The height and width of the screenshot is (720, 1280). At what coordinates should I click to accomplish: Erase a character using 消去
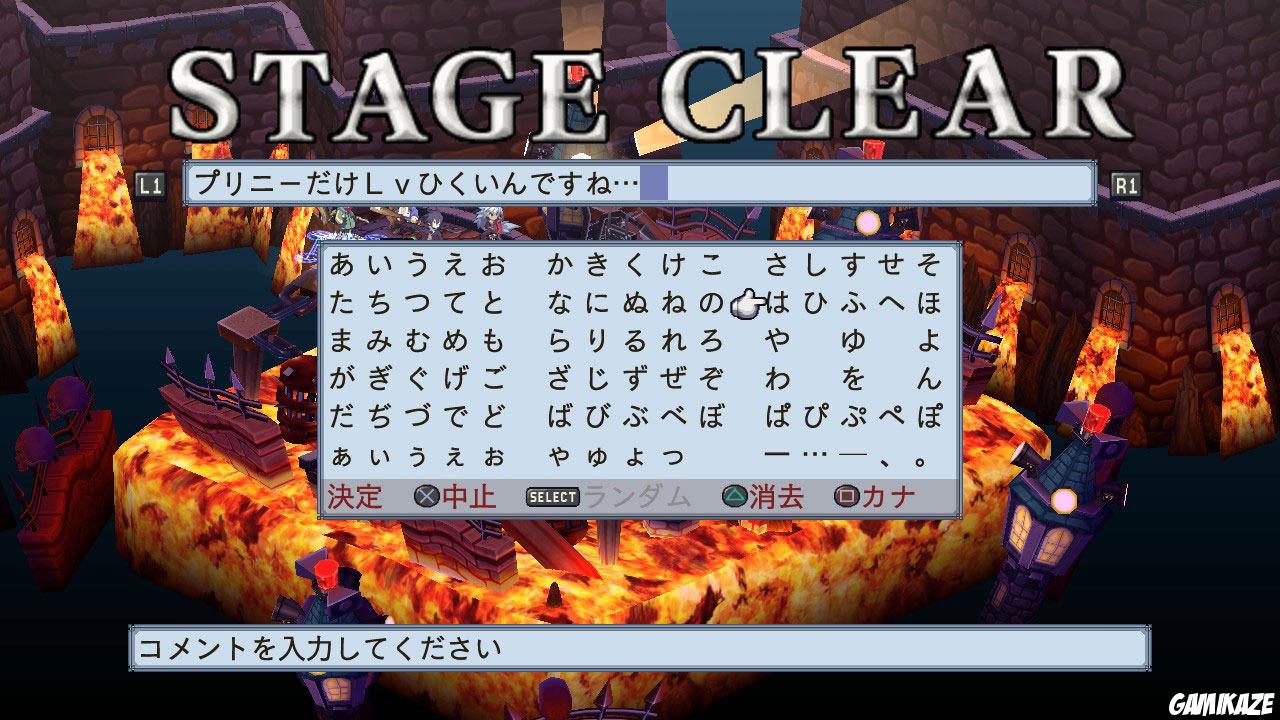775,494
